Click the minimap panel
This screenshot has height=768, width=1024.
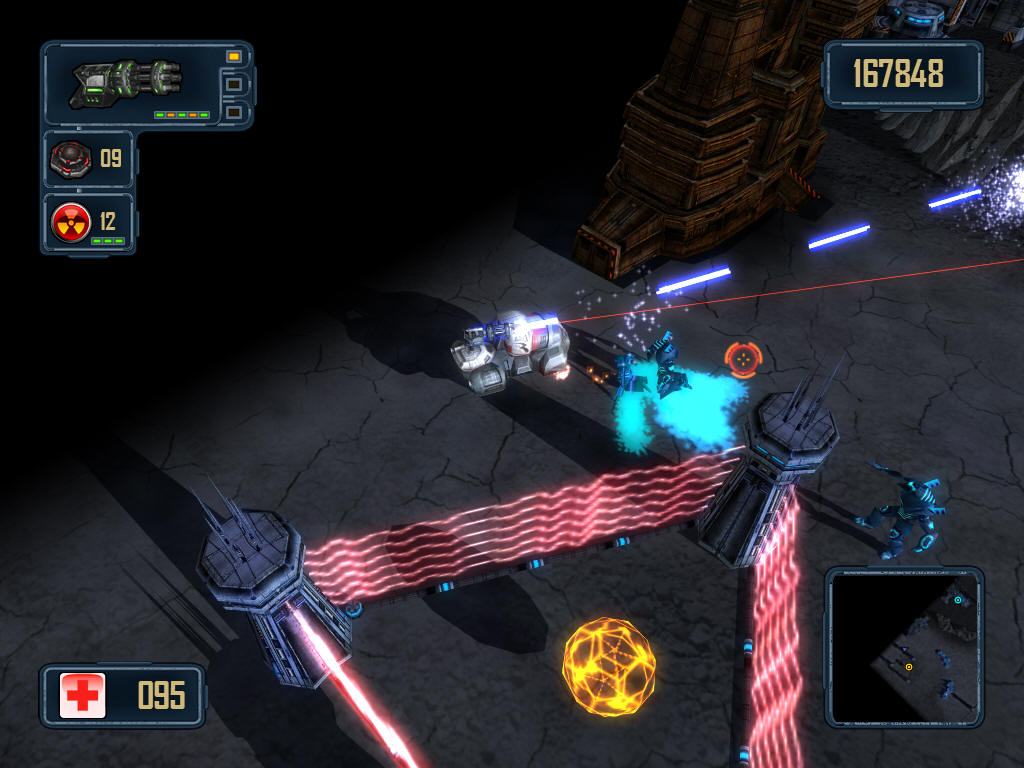[904, 647]
